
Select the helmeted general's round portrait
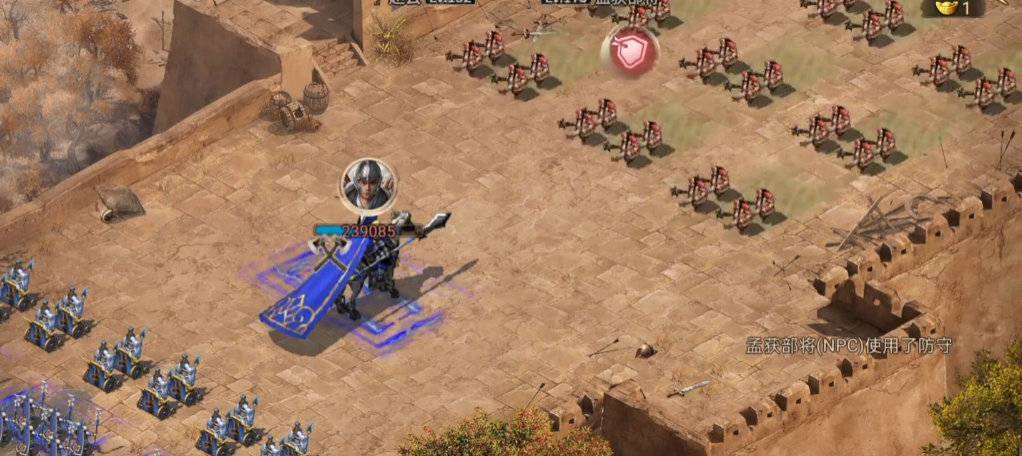(x=368, y=185)
